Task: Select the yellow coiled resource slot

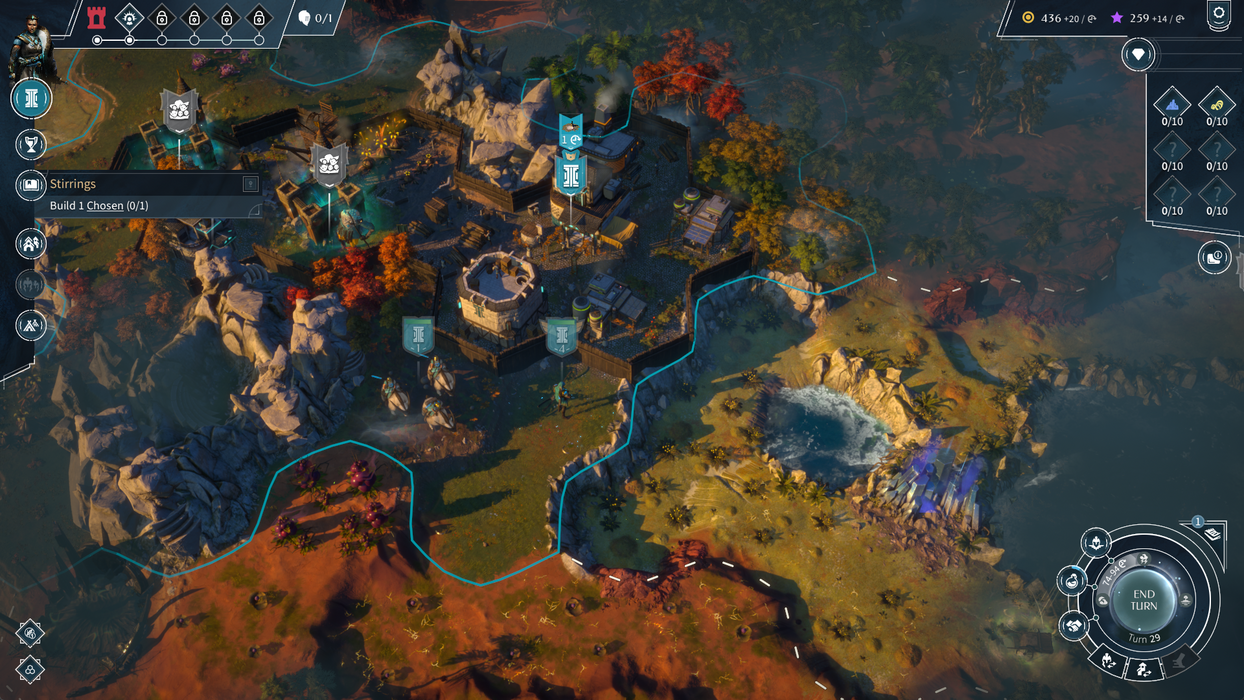Action: [1216, 103]
